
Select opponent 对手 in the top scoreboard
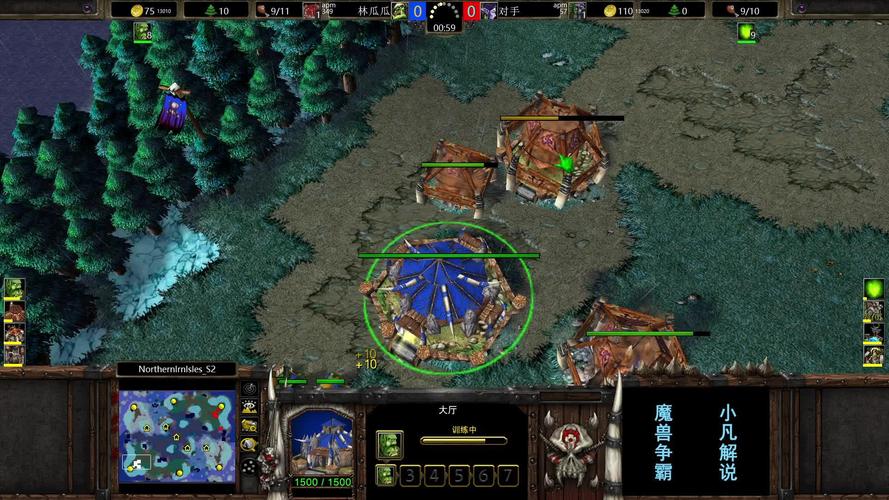point(509,10)
